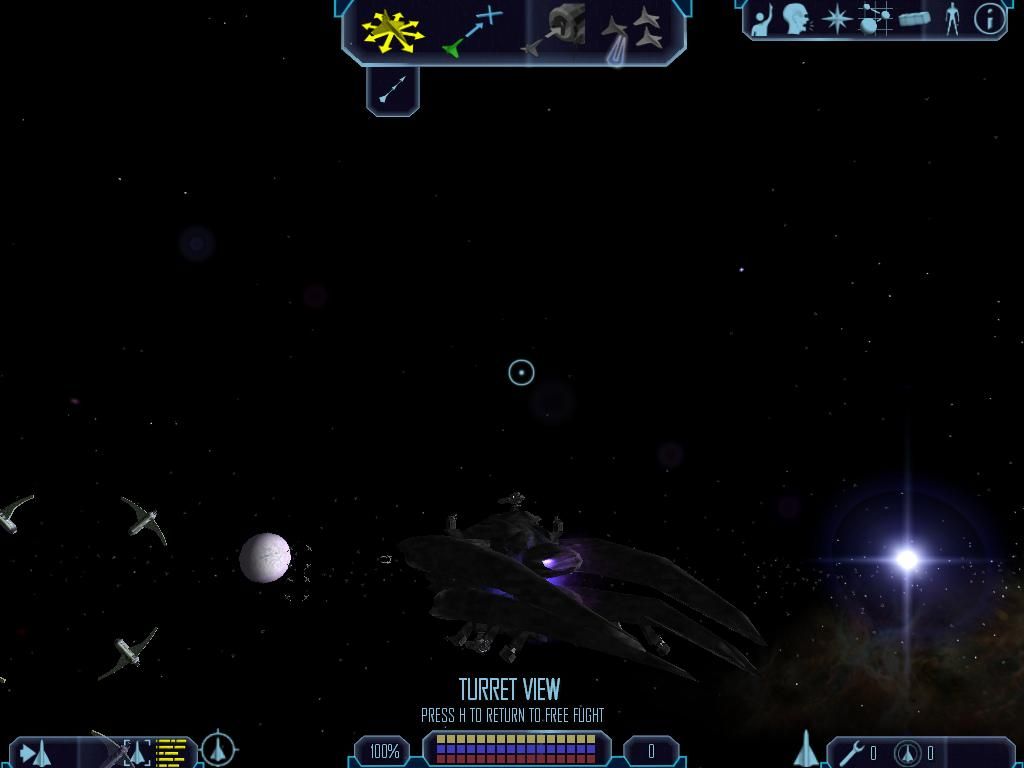This screenshot has height=768, width=1024.
Task: Select the three-ship formation icon
Action: pyautogui.click(x=634, y=30)
